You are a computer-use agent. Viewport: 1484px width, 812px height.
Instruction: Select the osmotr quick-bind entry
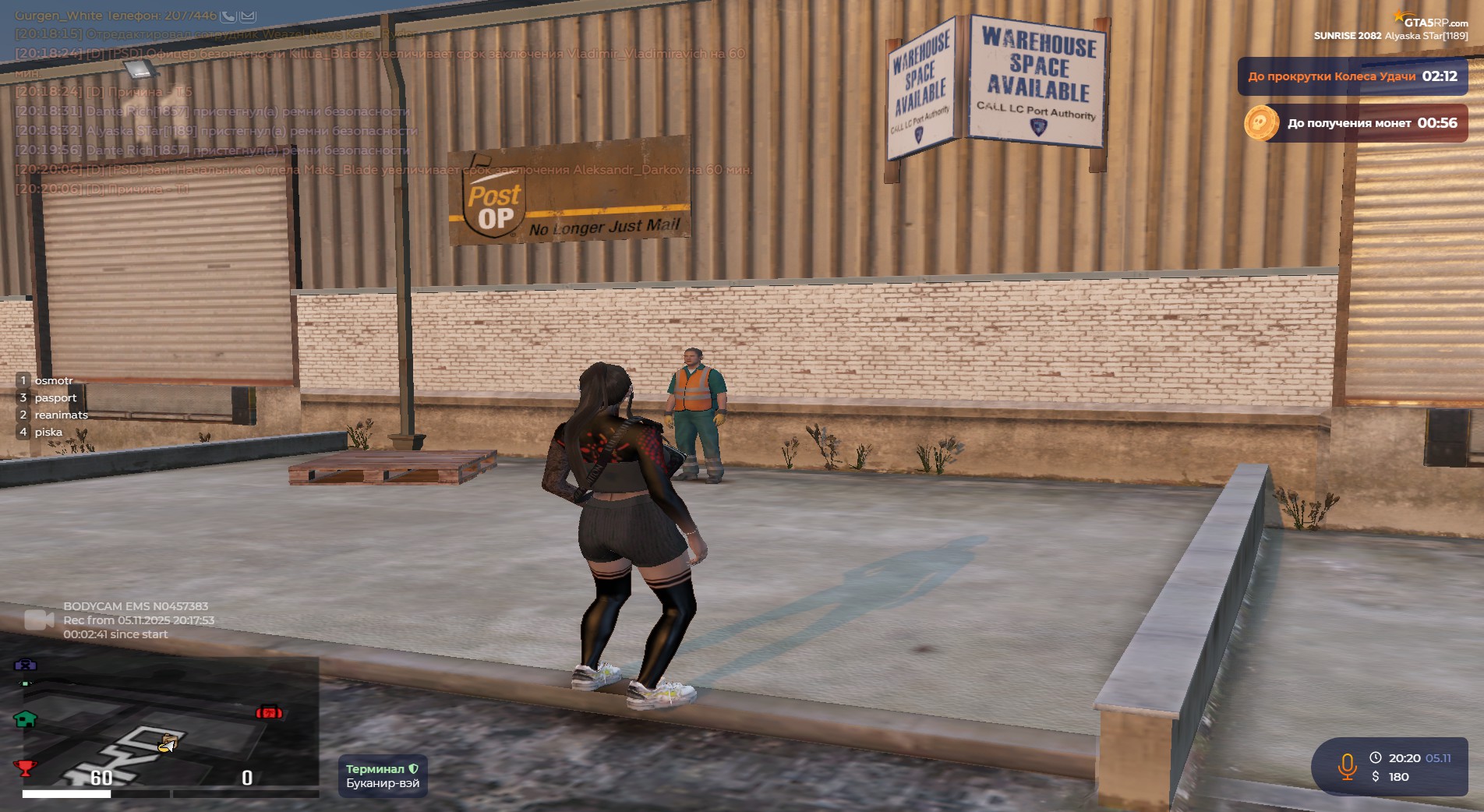(x=53, y=380)
